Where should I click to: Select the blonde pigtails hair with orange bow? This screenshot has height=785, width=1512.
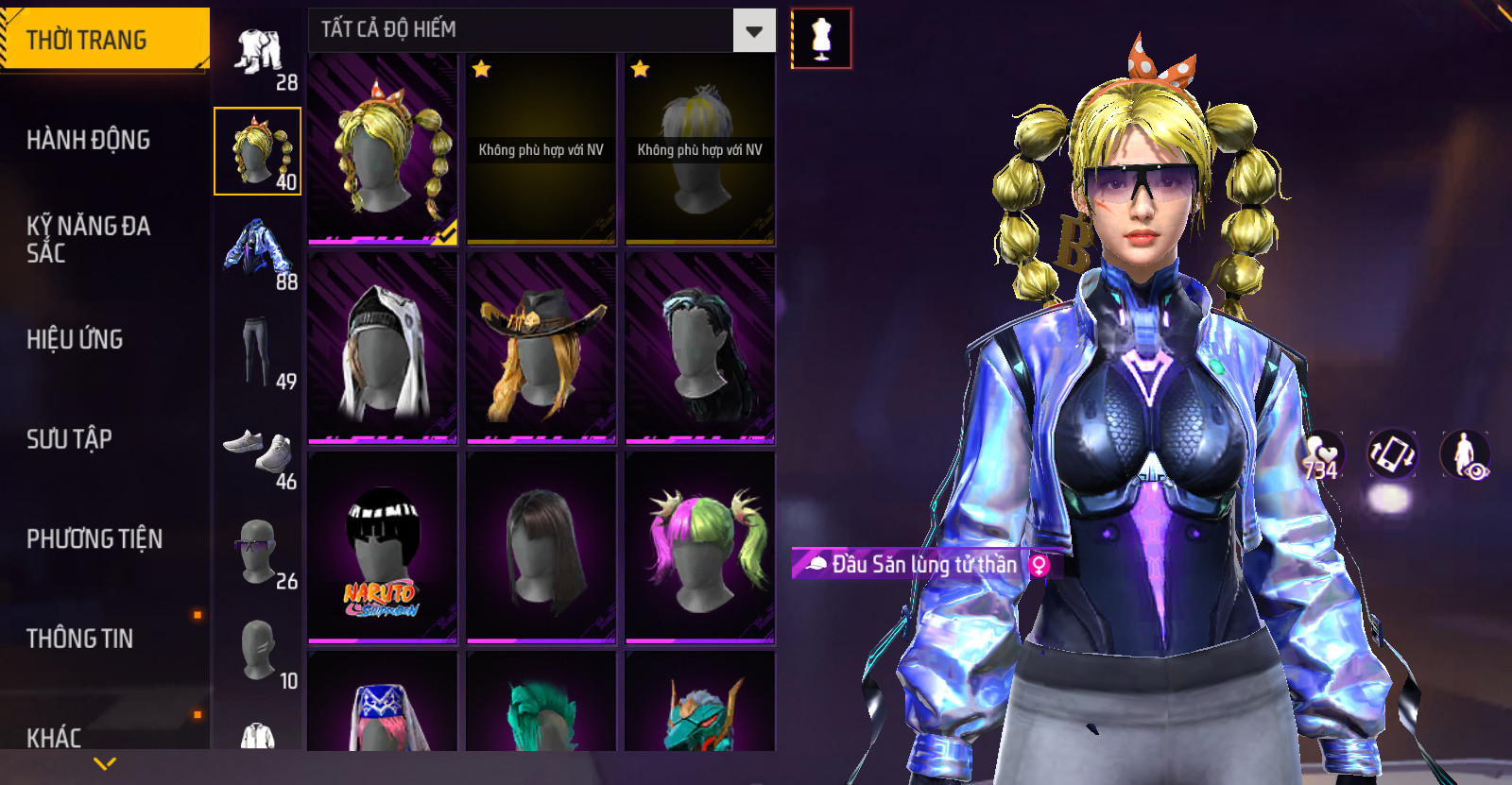tap(383, 149)
